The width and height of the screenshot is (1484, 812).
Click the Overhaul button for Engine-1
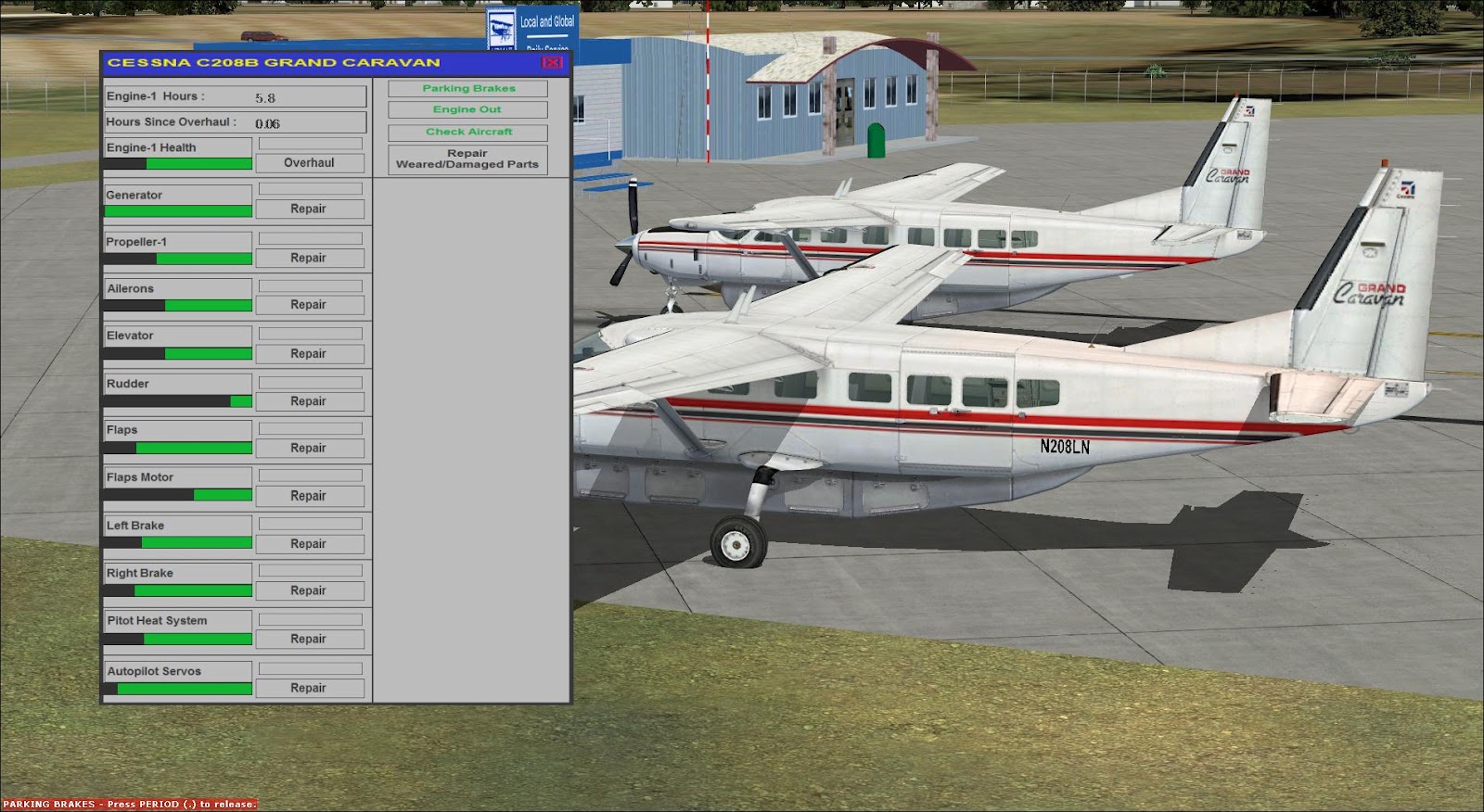click(x=311, y=162)
